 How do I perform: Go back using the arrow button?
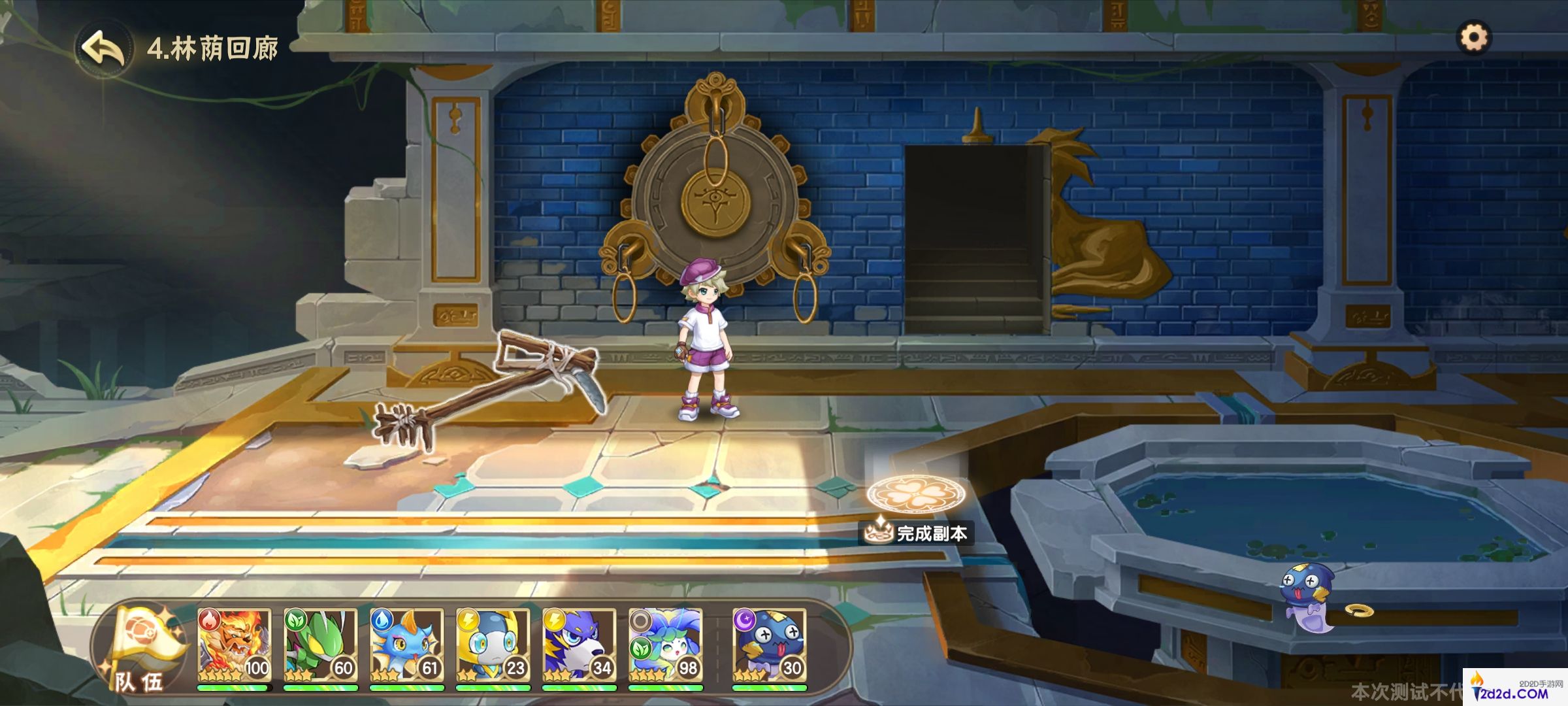point(104,48)
